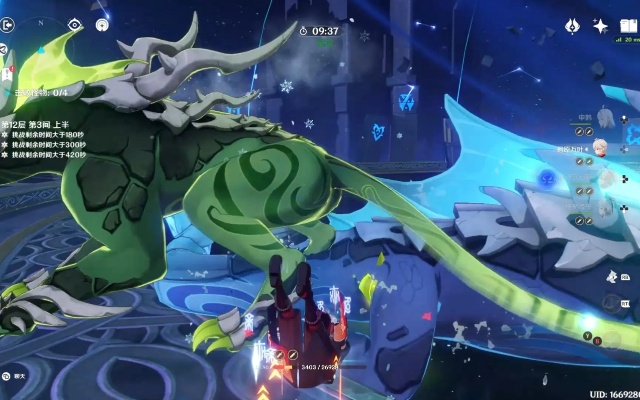Open the quest exclamation marker icon

pyautogui.click(x=6, y=74)
